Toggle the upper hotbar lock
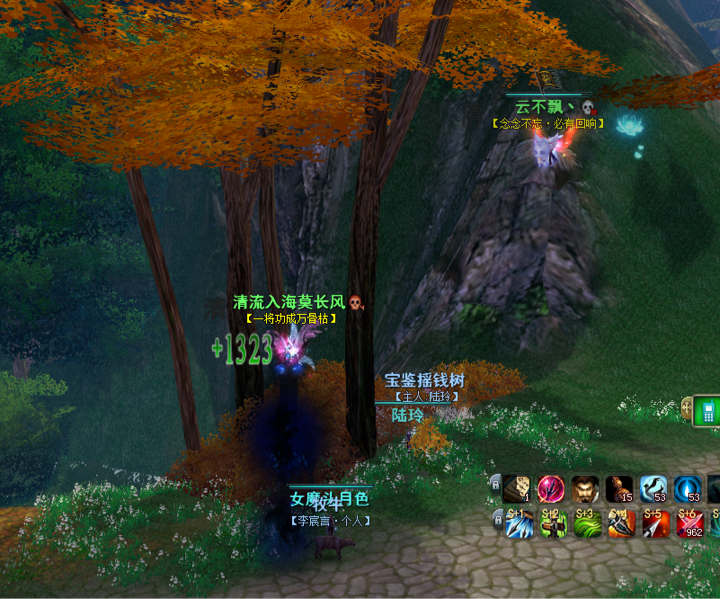 pos(495,483)
